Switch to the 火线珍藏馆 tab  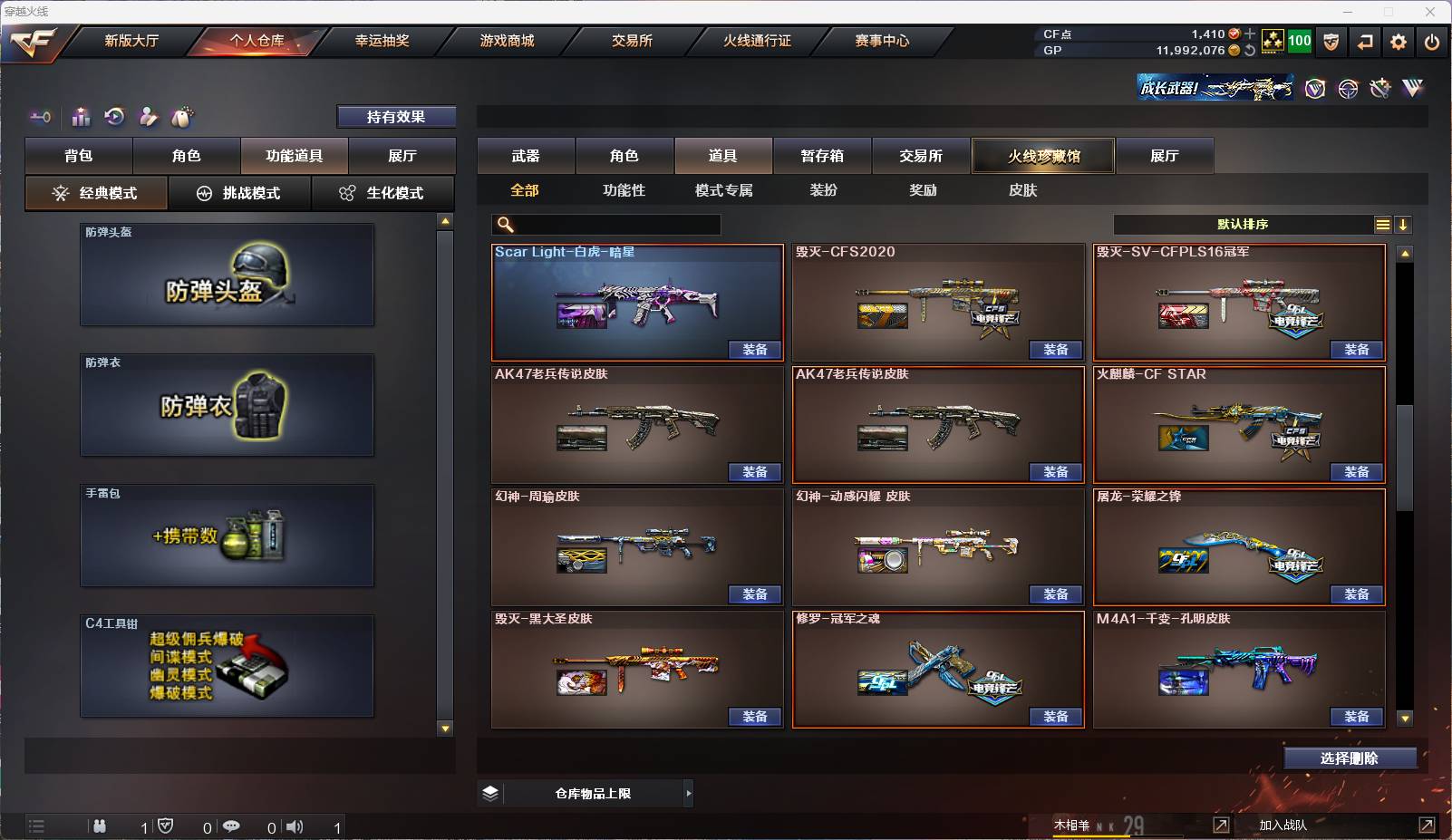1043,155
